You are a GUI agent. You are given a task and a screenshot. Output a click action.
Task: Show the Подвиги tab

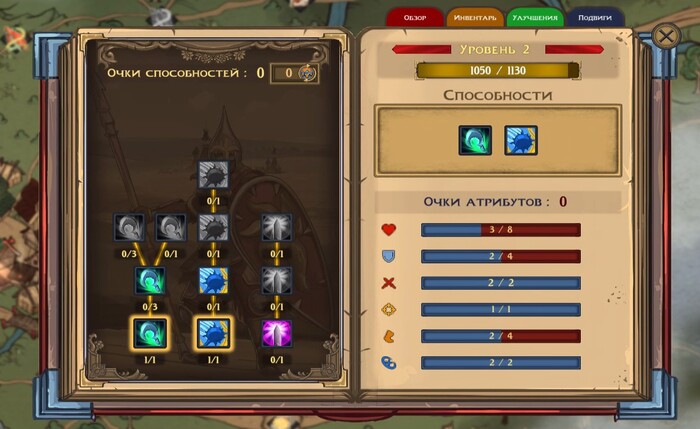[x=595, y=18]
